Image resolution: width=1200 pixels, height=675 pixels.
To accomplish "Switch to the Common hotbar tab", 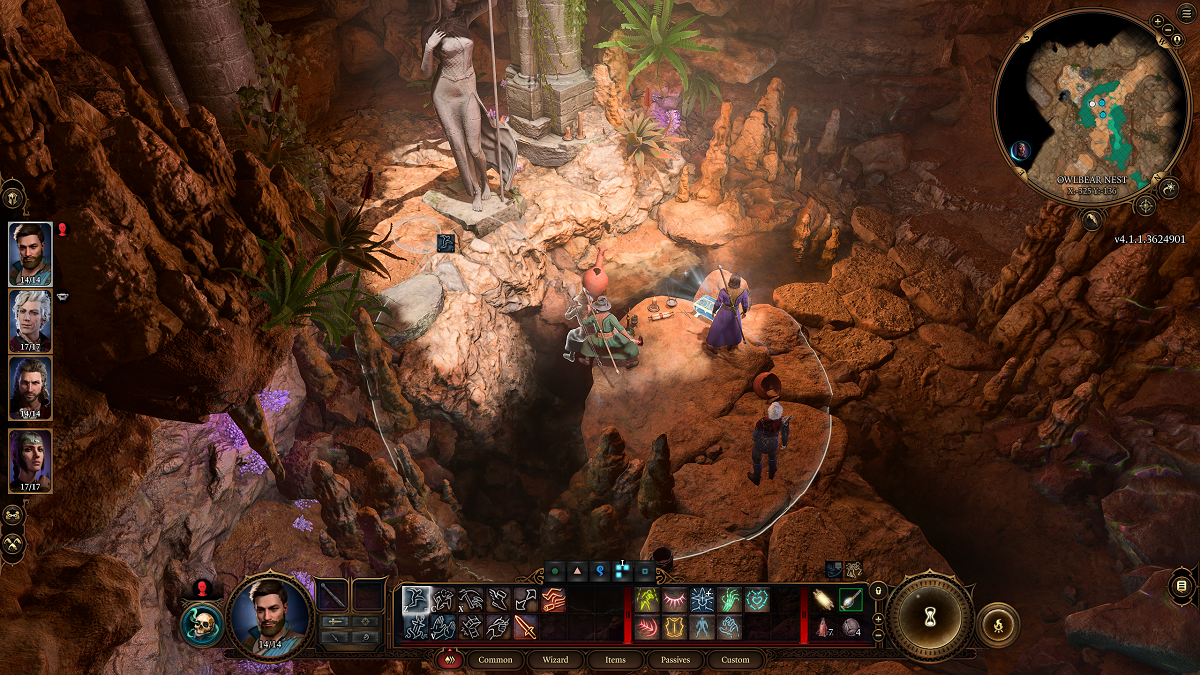I will click(495, 660).
